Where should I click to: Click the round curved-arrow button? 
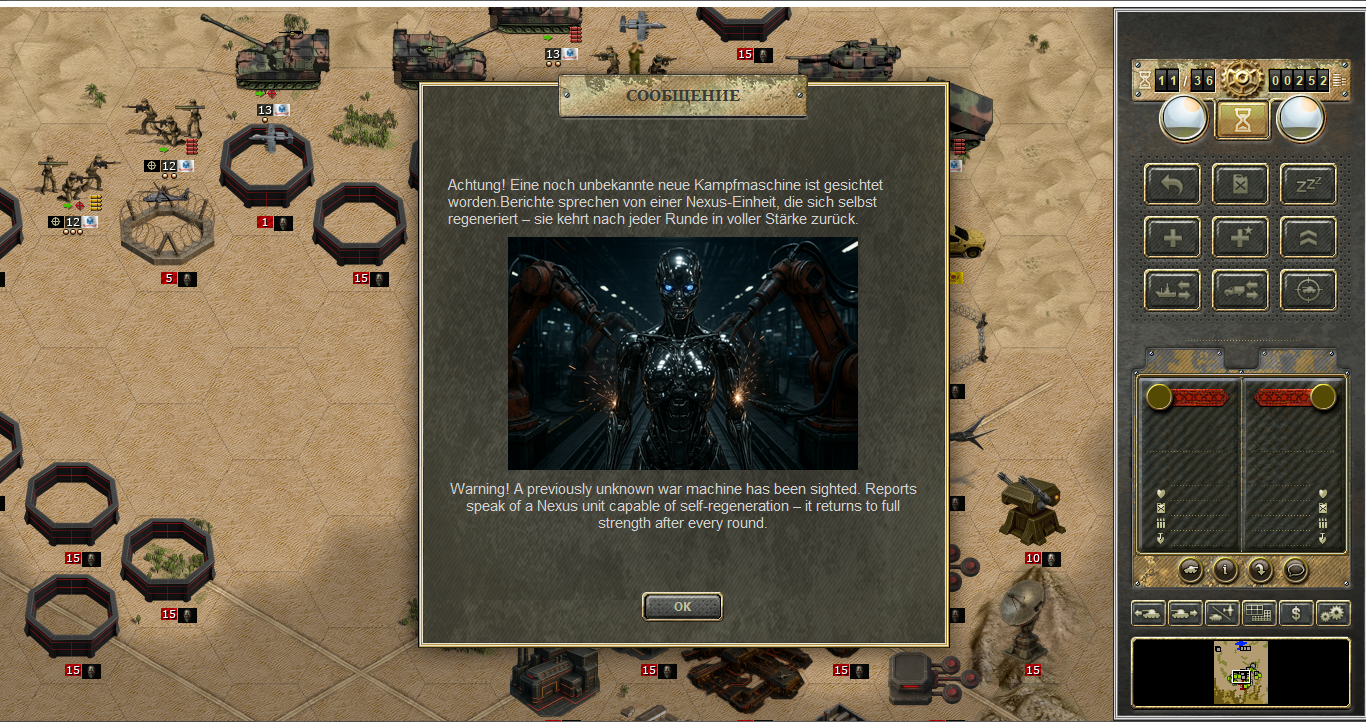1260,570
